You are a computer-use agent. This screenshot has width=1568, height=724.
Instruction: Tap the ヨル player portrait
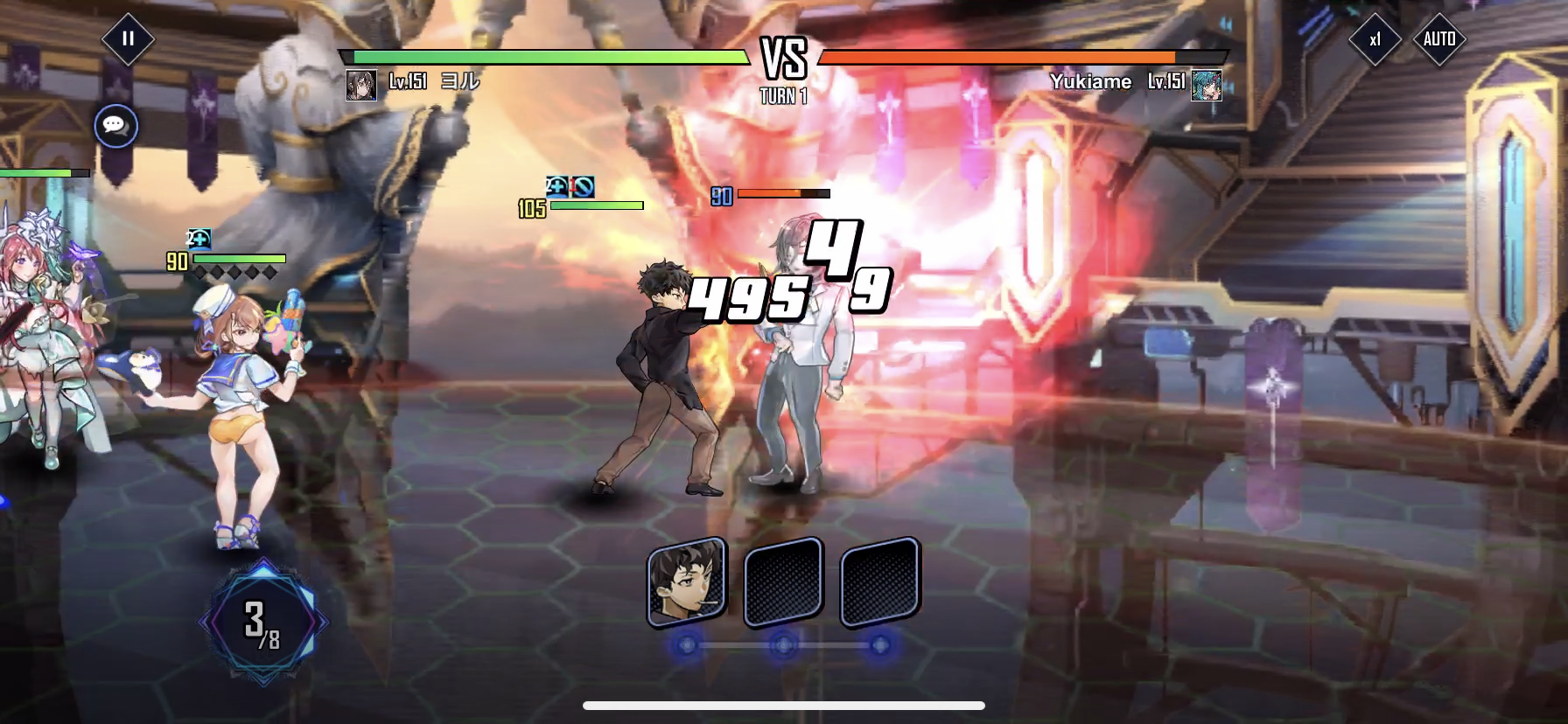[x=361, y=85]
